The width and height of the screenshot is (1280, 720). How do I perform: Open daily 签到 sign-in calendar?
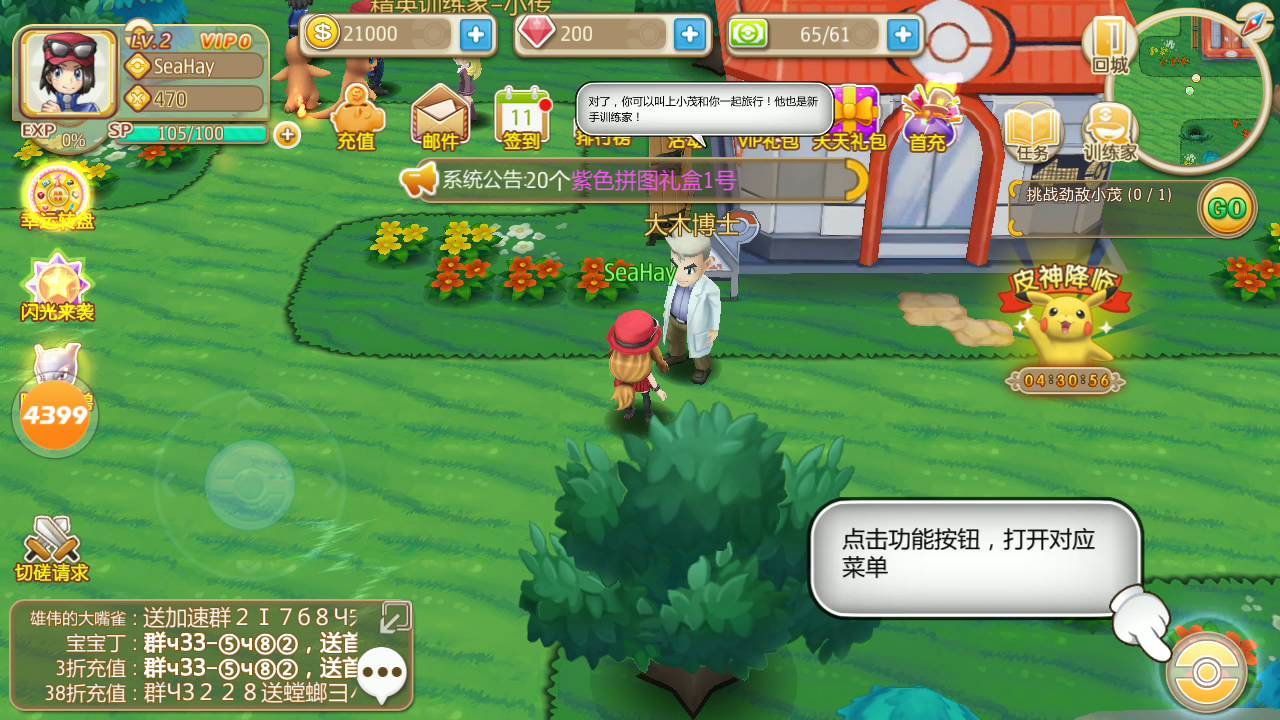pyautogui.click(x=524, y=115)
